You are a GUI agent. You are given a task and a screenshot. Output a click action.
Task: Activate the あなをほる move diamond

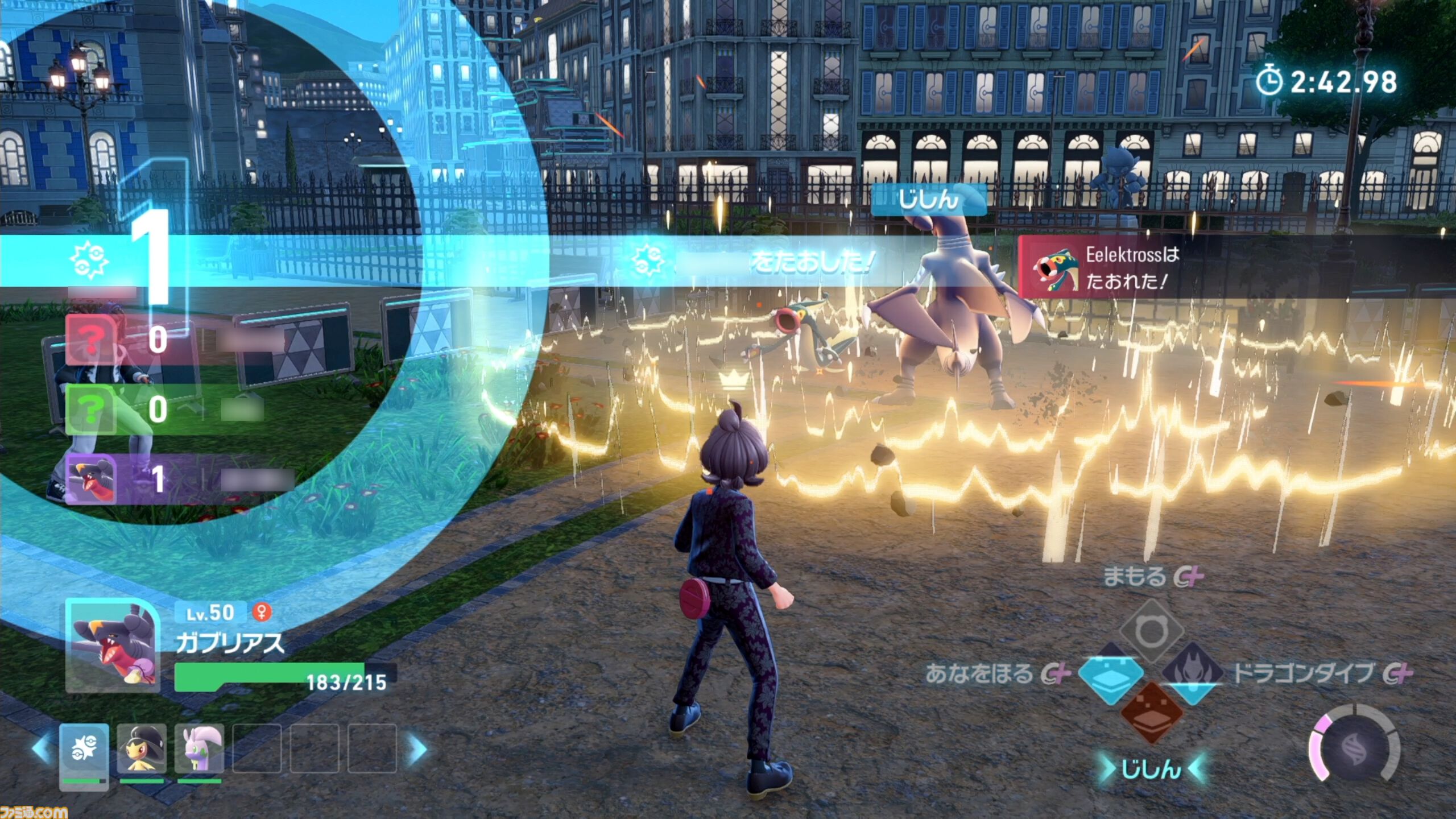click(1110, 675)
